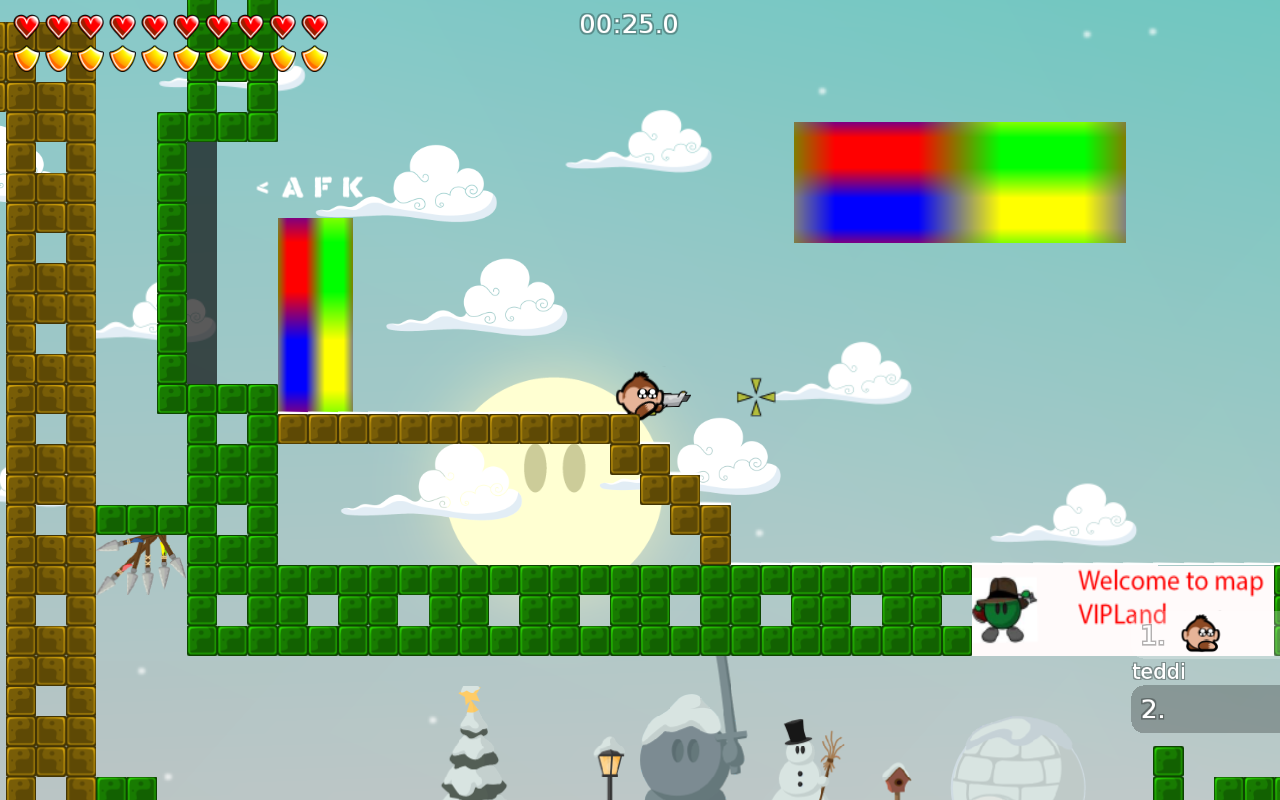Click the tee avatar beside rank 1

click(x=1202, y=633)
